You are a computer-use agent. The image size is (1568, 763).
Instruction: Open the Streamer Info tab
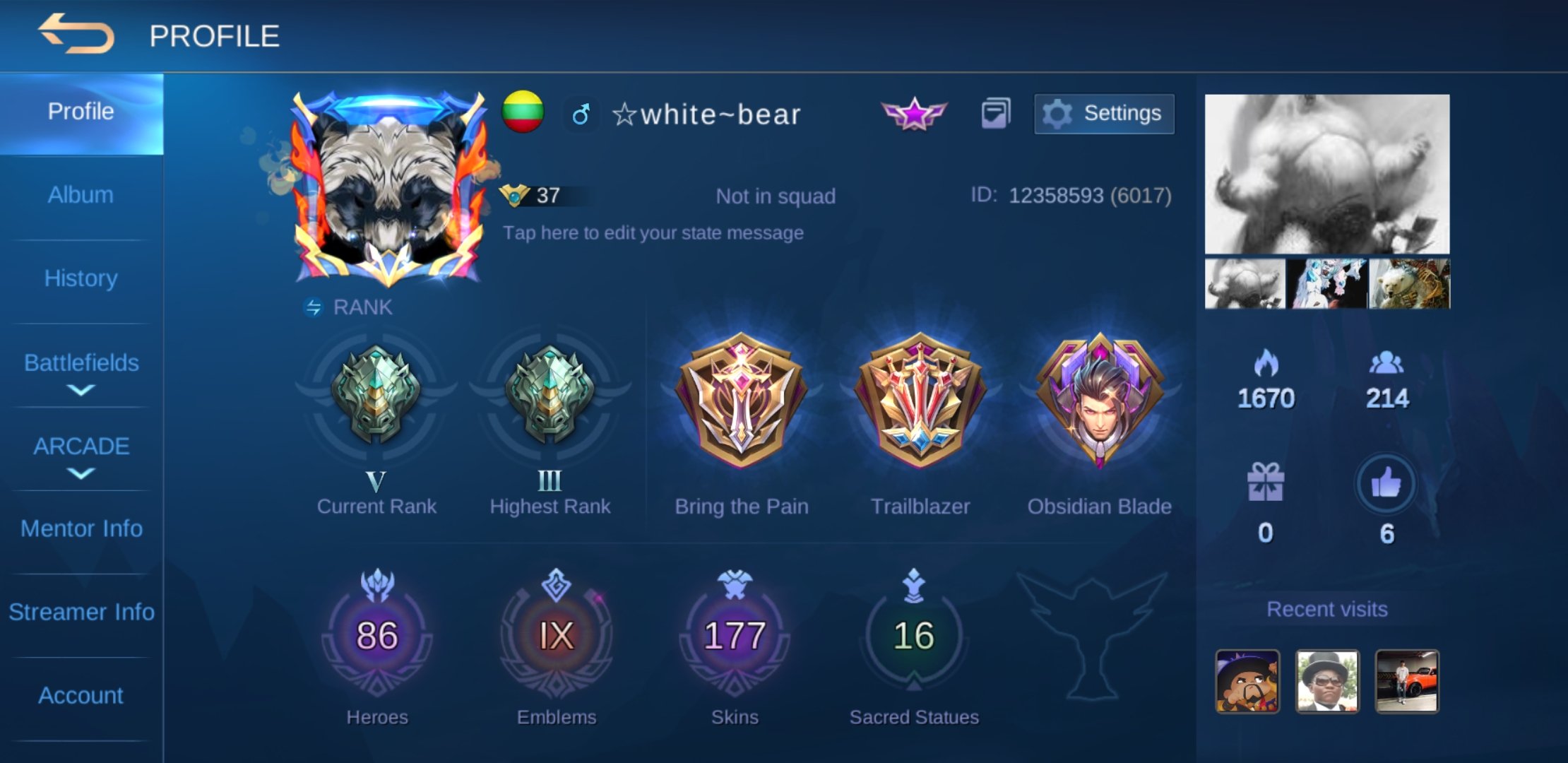pyautogui.click(x=81, y=612)
